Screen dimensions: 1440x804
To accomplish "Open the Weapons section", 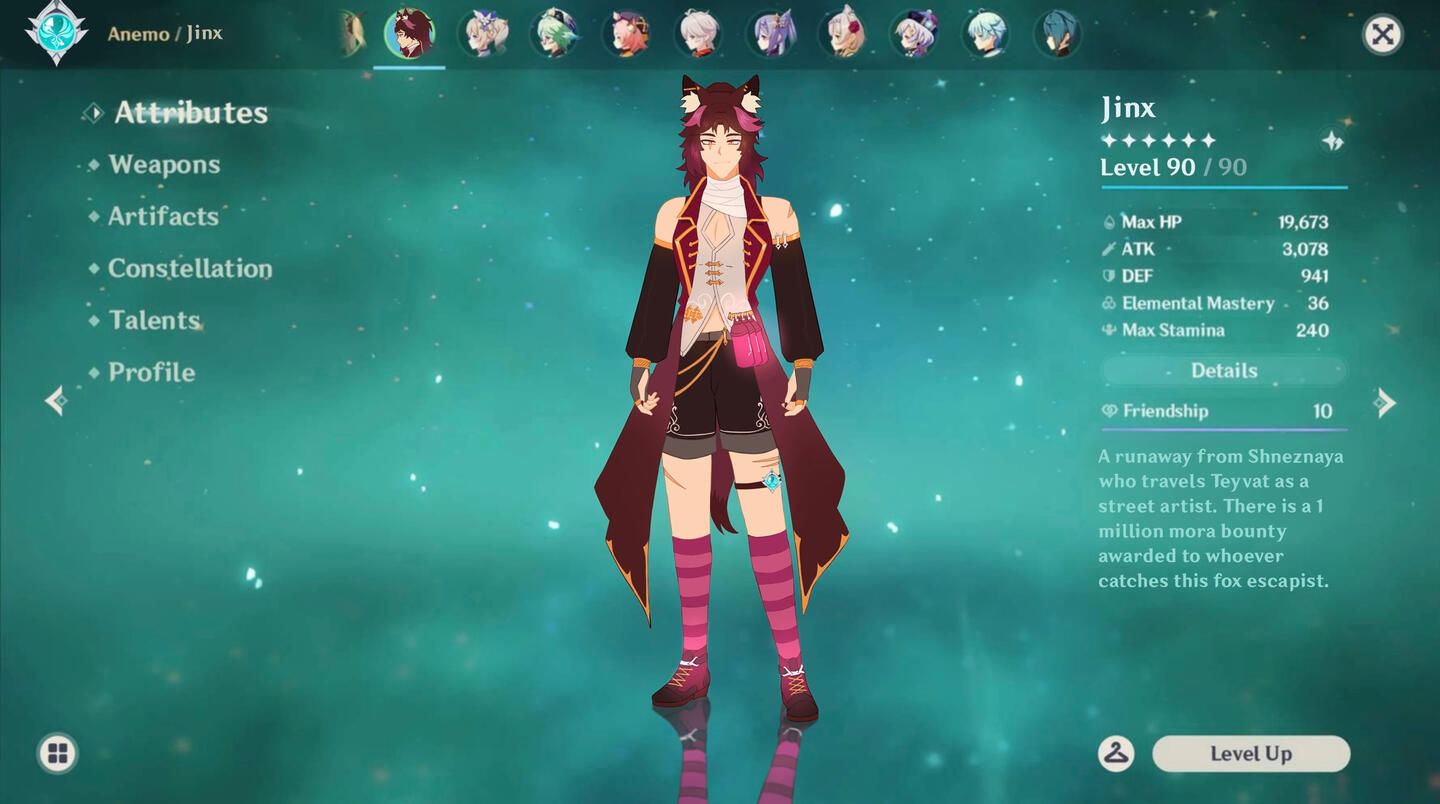I will pyautogui.click(x=164, y=165).
